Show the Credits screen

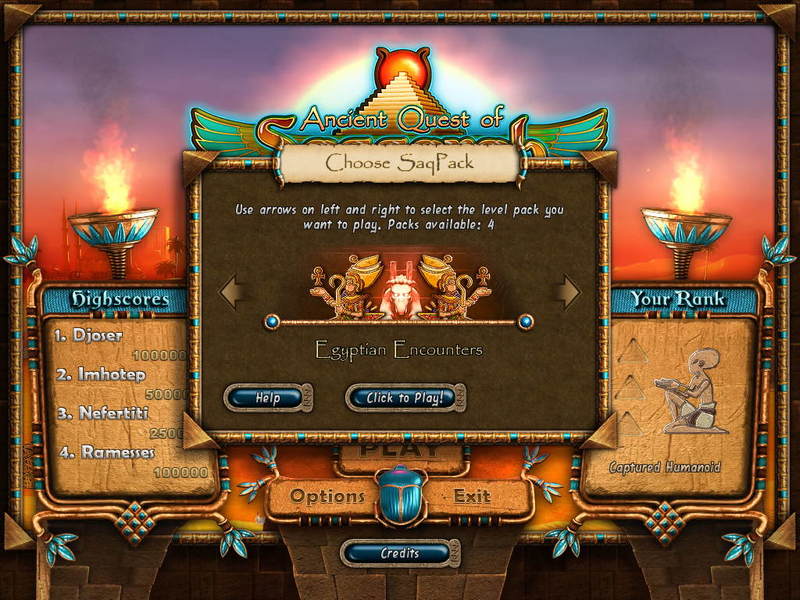pos(399,553)
